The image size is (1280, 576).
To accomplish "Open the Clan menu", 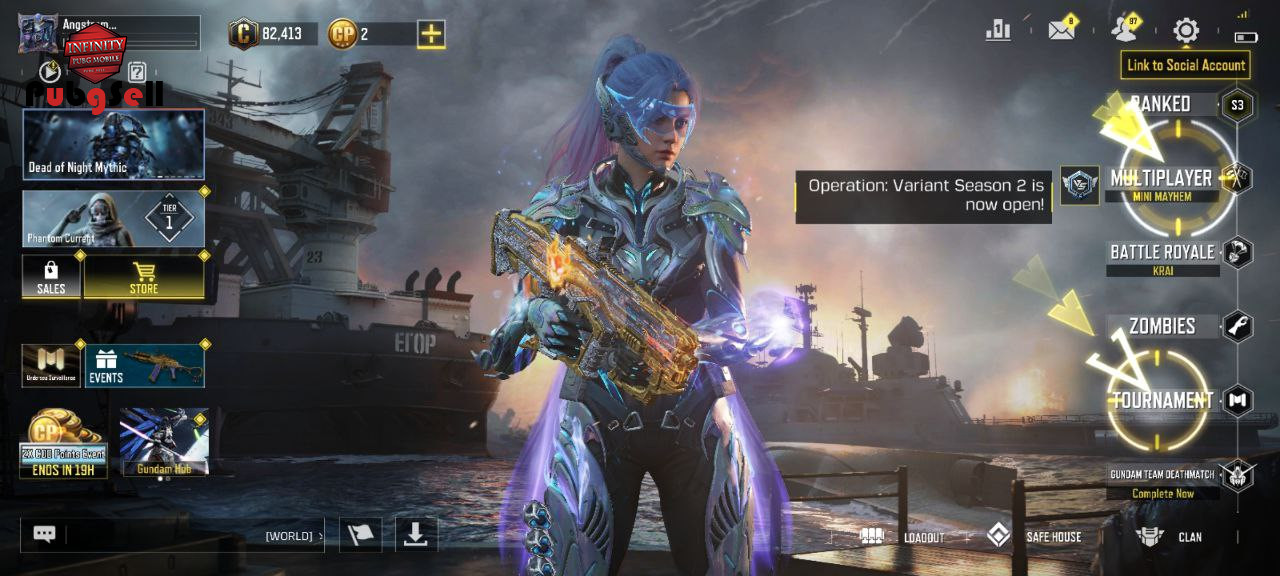I will pos(1171,537).
